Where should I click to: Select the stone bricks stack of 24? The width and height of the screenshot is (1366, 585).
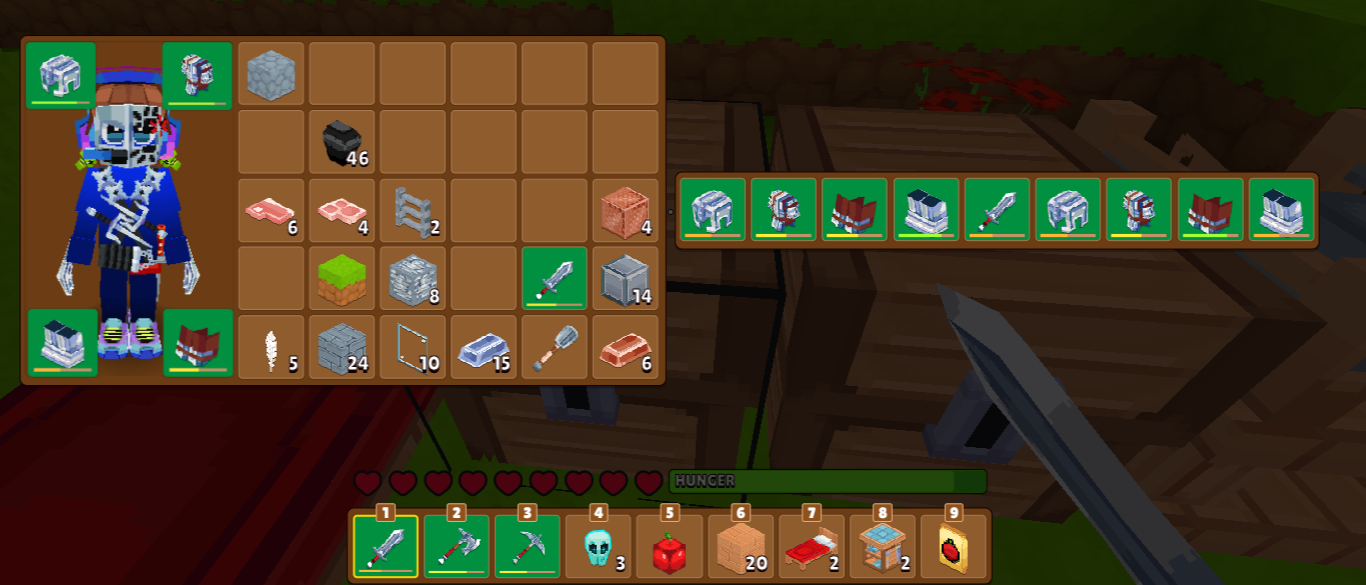tap(341, 347)
